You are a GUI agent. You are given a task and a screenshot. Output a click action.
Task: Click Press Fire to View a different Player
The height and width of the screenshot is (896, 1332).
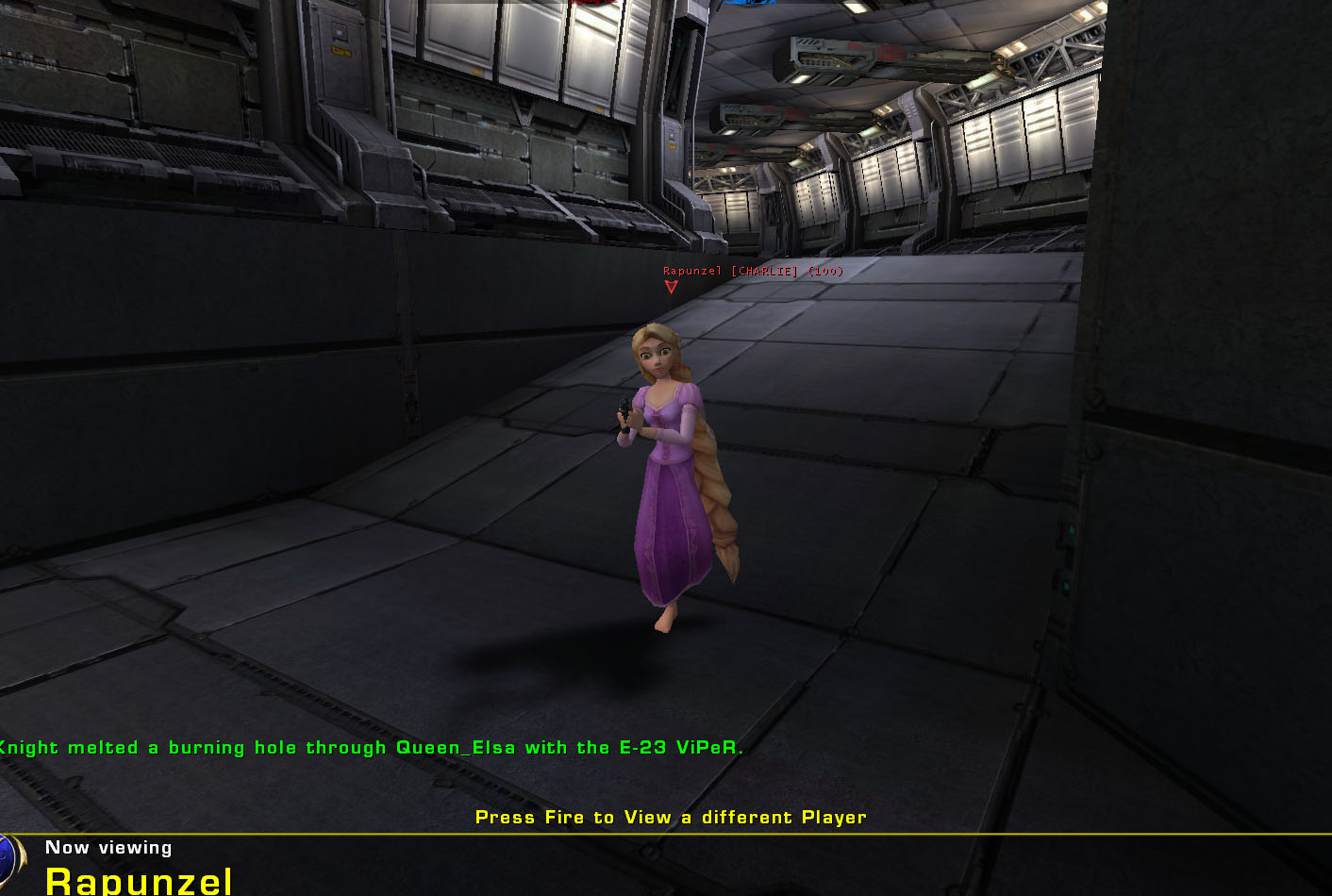tap(670, 817)
